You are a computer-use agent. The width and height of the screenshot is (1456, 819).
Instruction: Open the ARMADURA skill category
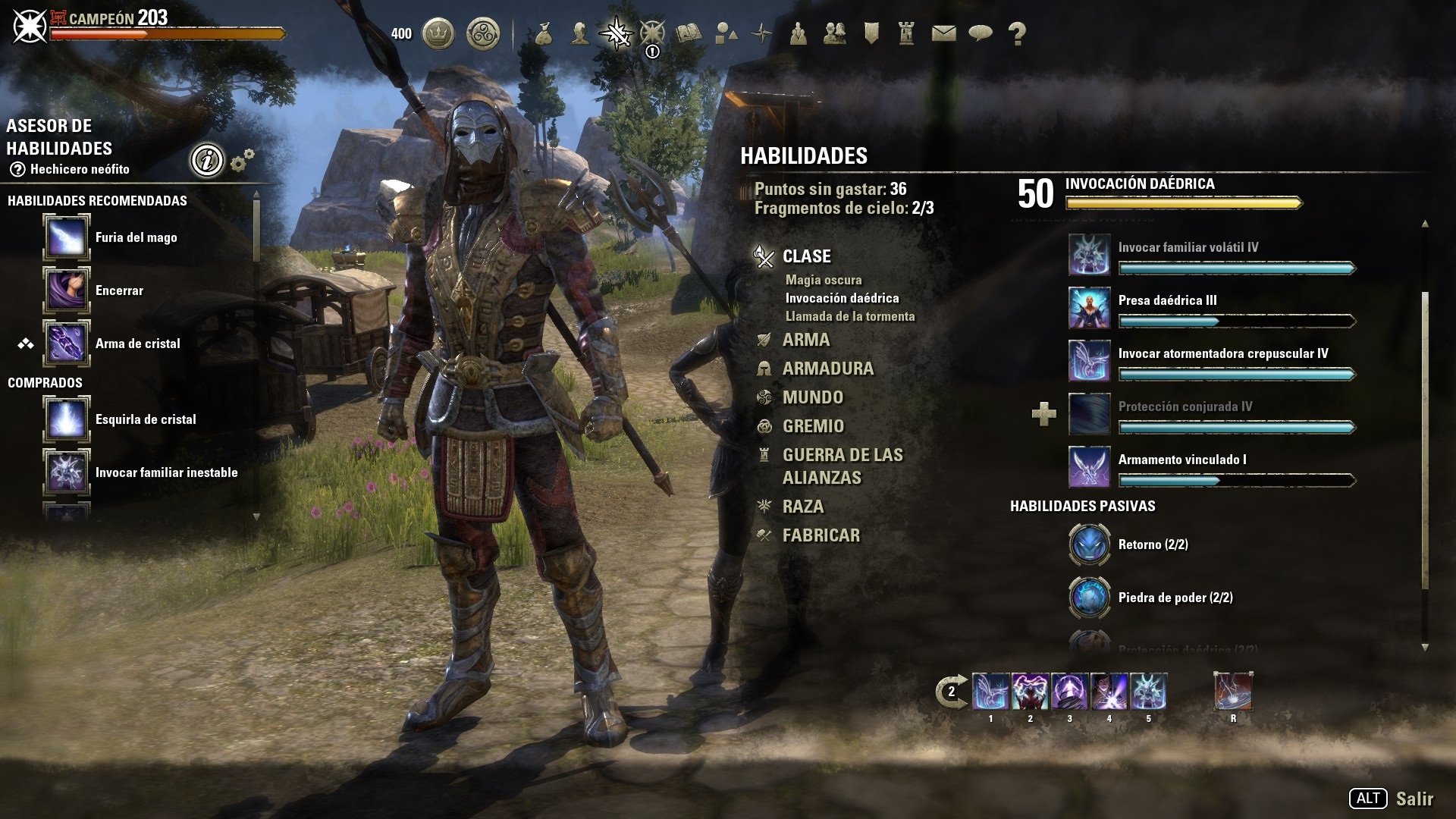[827, 369]
